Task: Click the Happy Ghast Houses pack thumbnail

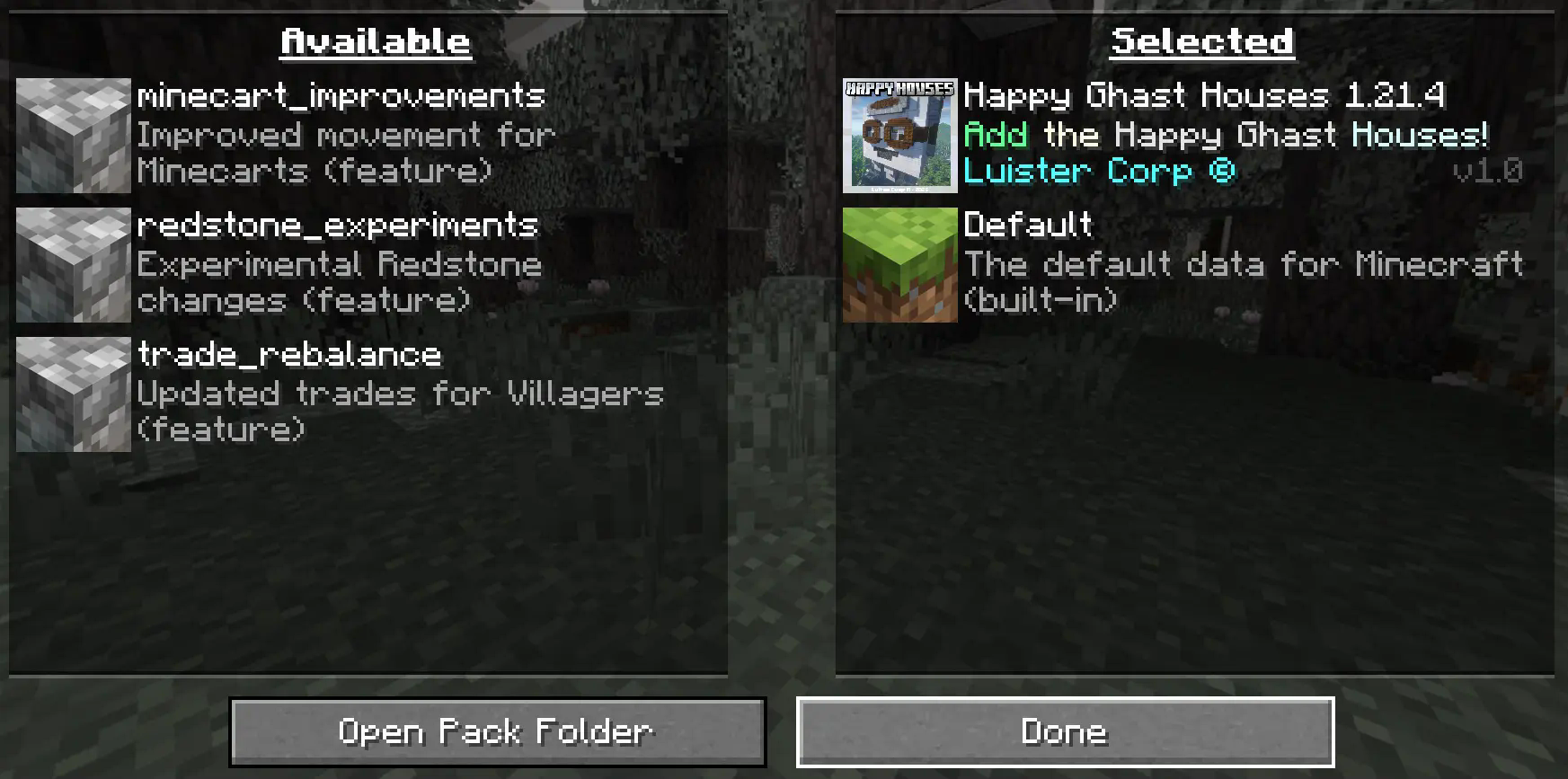Action: click(x=899, y=136)
